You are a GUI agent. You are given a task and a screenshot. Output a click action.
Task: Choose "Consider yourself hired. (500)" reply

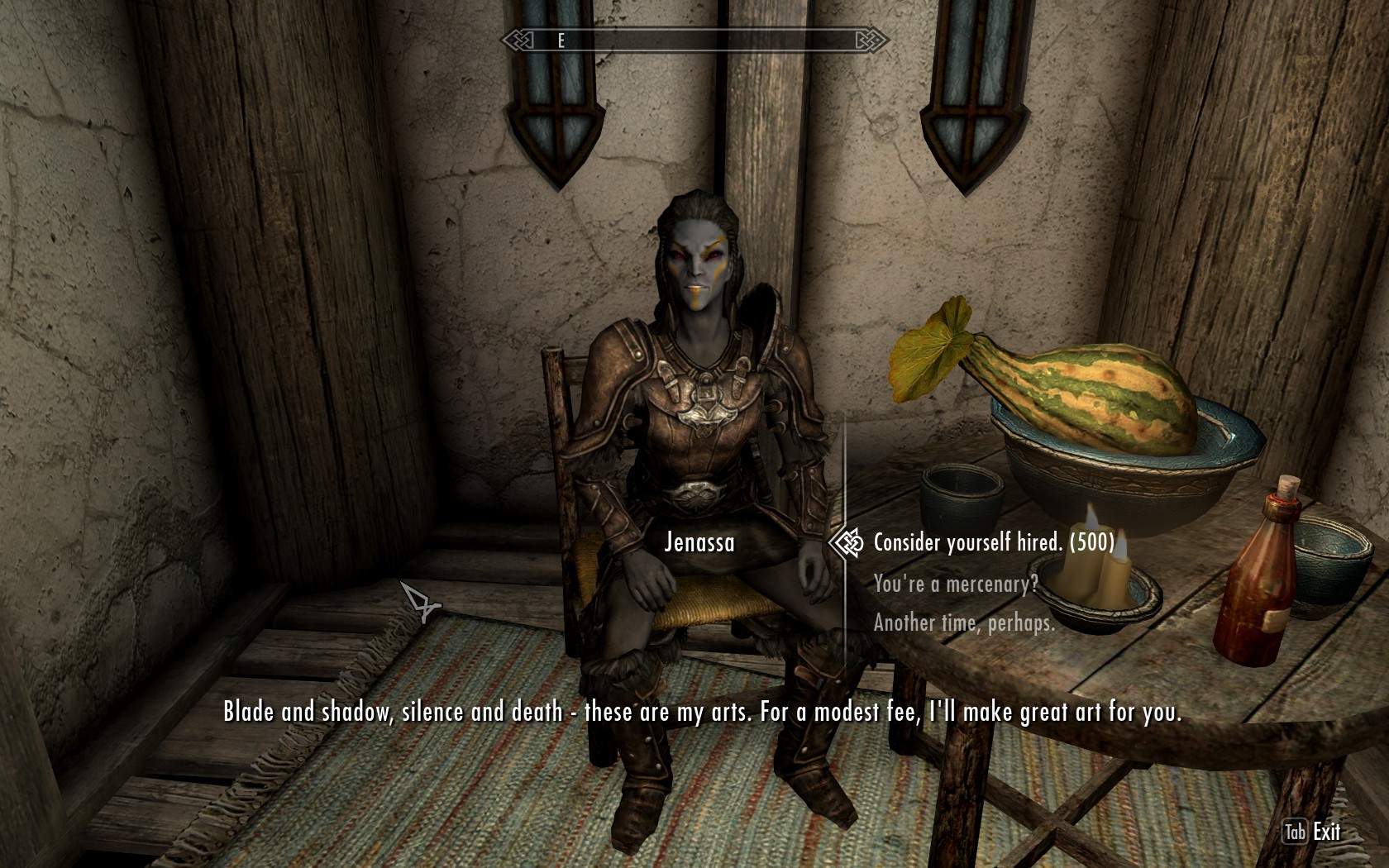pyautogui.click(x=993, y=542)
